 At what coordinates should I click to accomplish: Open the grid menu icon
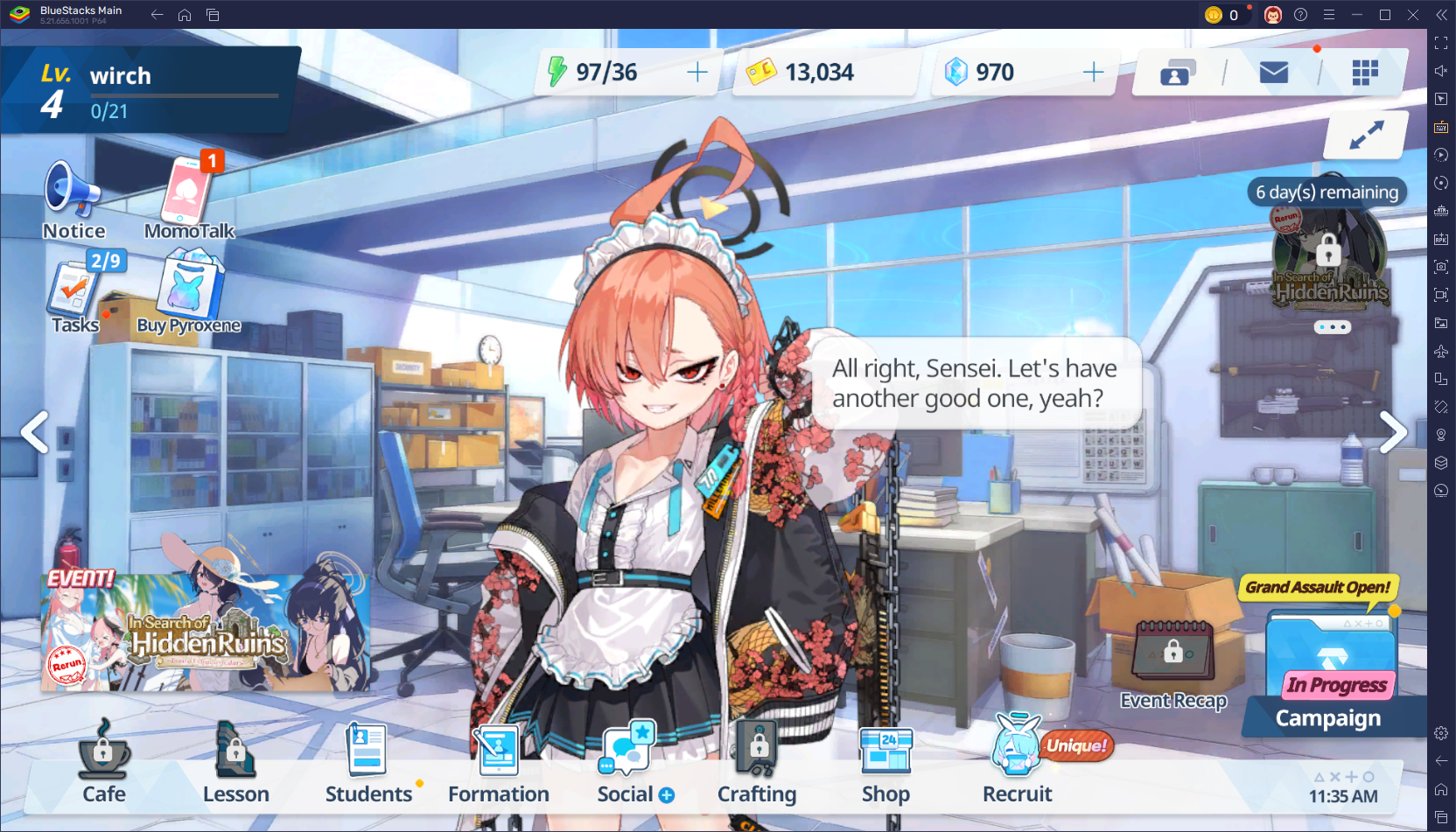tap(1364, 73)
